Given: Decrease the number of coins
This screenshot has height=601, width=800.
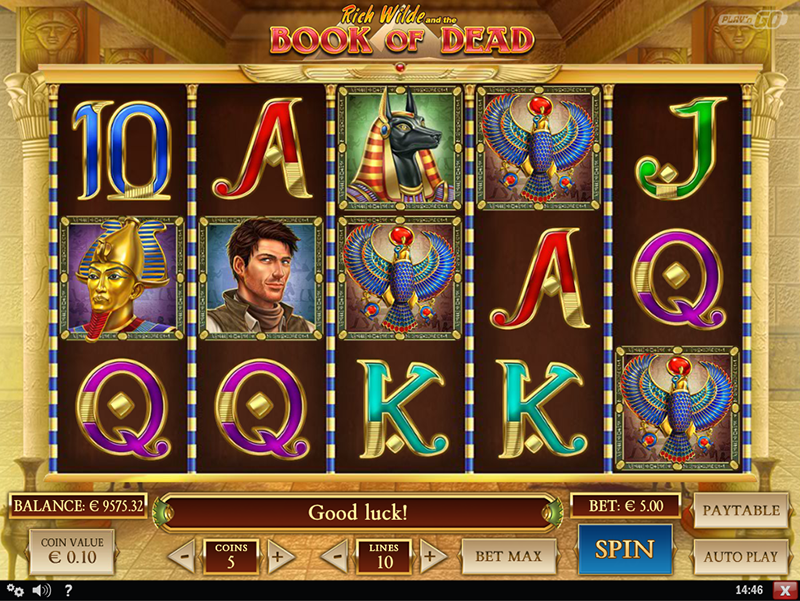Looking at the screenshot, I should point(181,555).
